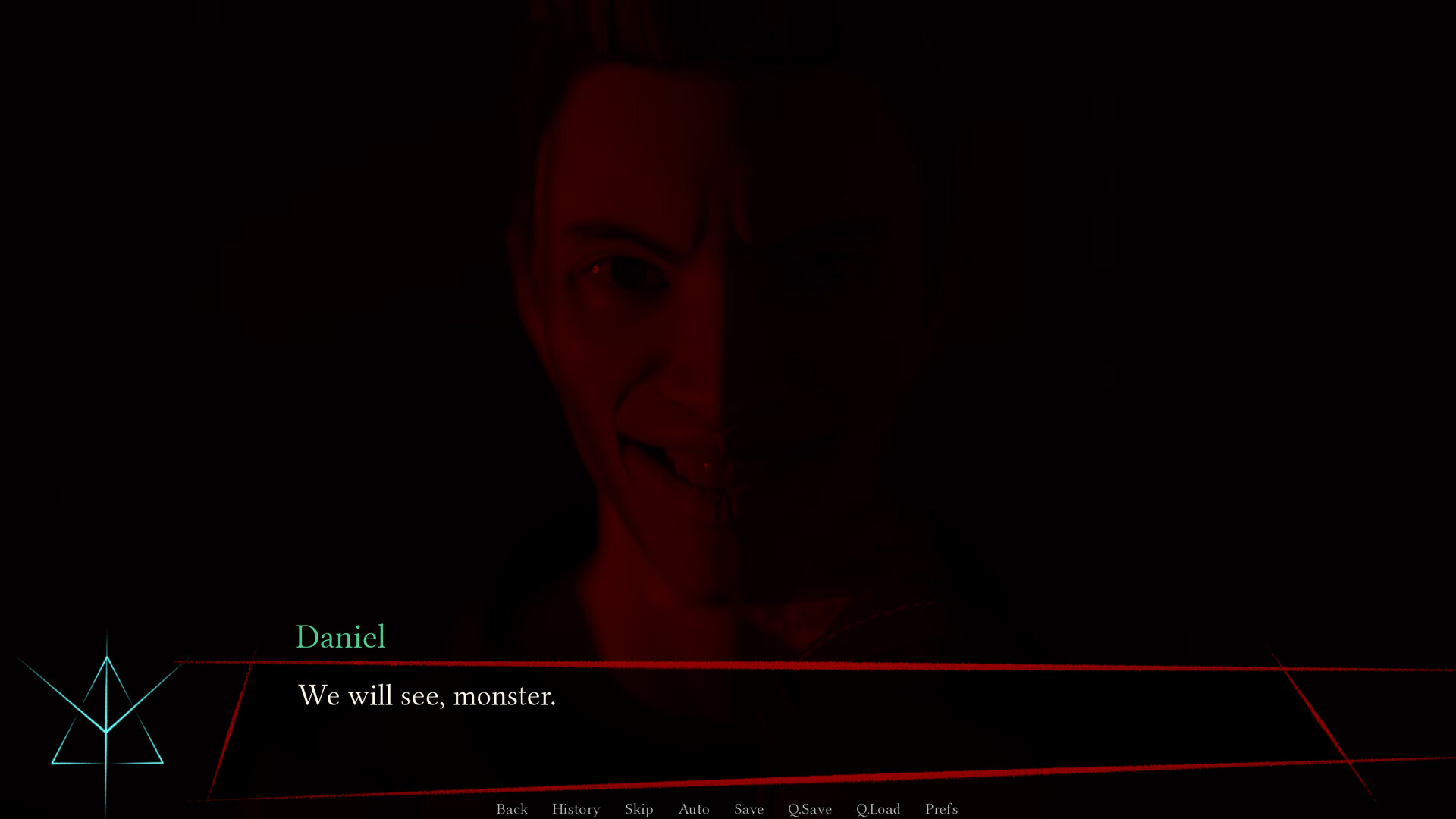Screen dimensions: 1456x819
Task: Select Skip to fast-forward dialogue
Action: [x=638, y=809]
